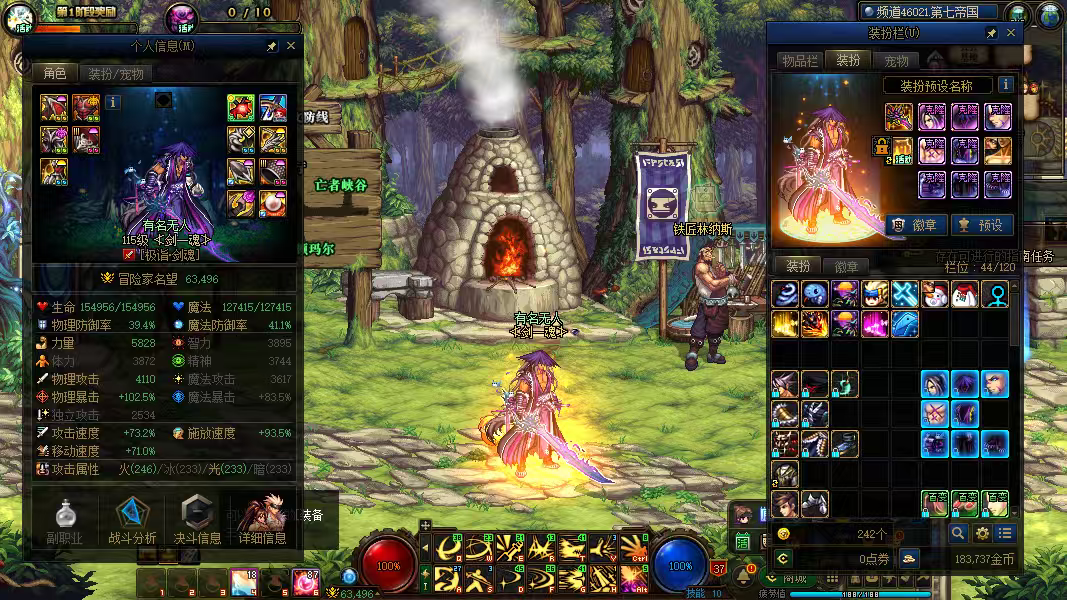
Task: Switch to the 宠物 pet tab
Action: click(896, 61)
